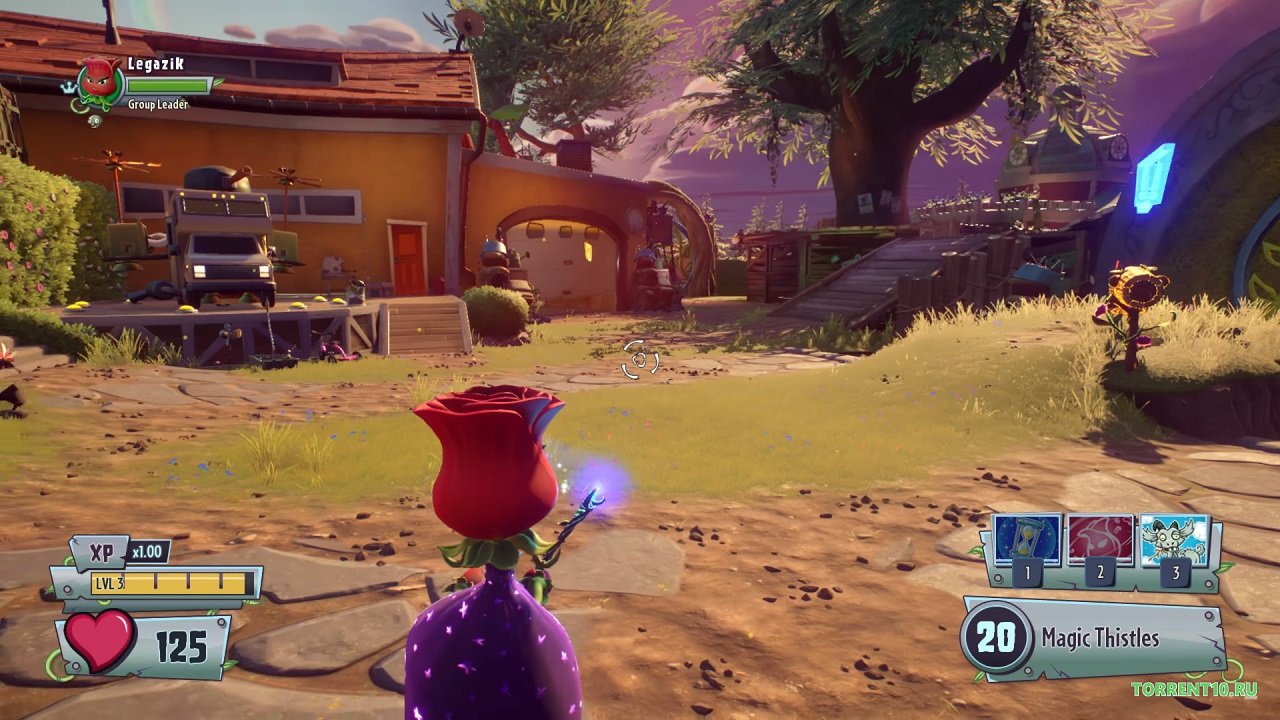Click the small zombie head icon
Screen dimensions: 1280x720
click(x=95, y=121)
